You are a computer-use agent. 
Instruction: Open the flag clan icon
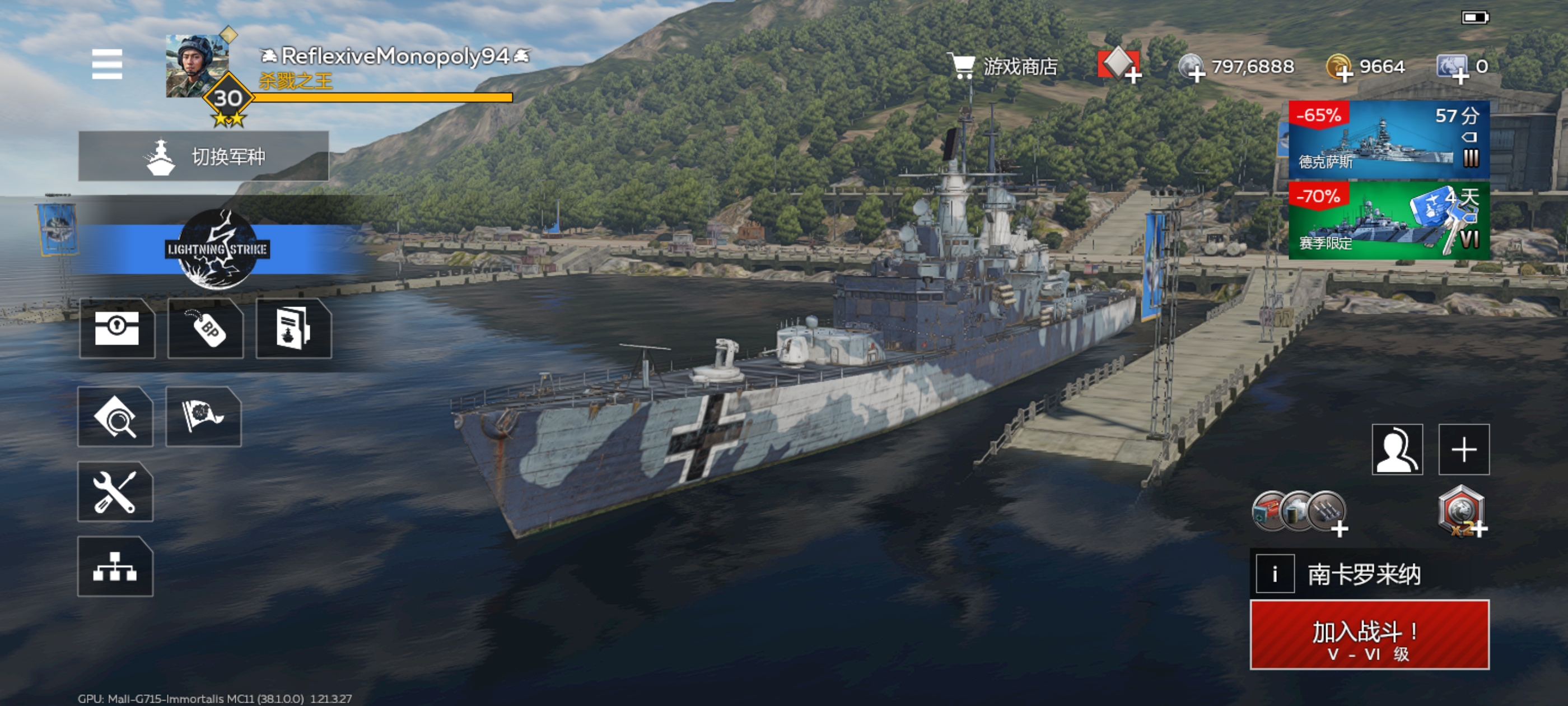pos(203,417)
